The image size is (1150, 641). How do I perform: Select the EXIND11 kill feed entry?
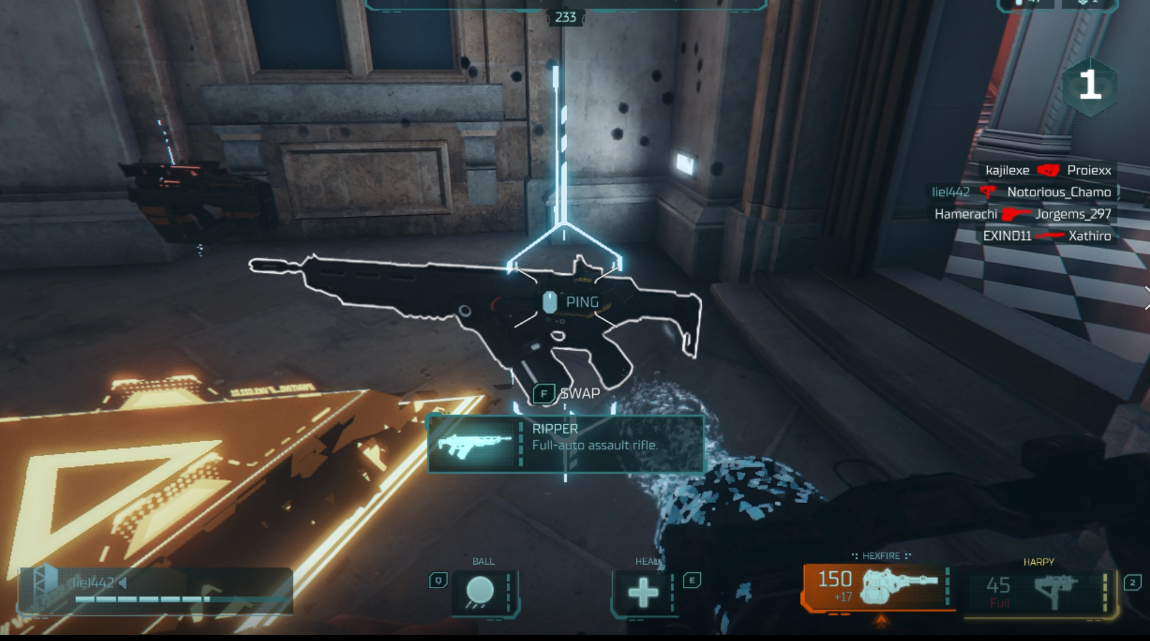(x=1047, y=236)
